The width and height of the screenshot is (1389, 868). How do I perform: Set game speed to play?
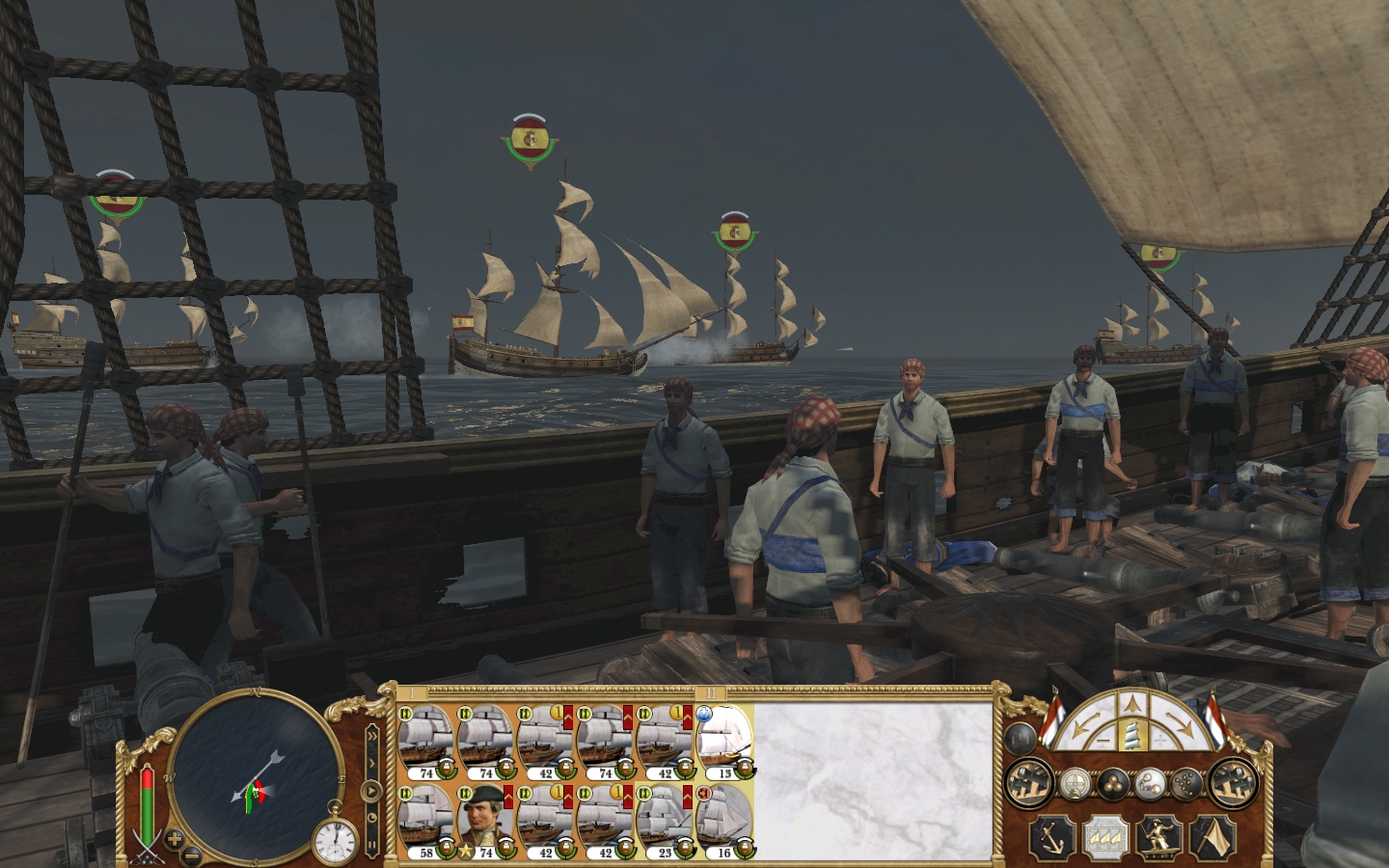point(371,791)
